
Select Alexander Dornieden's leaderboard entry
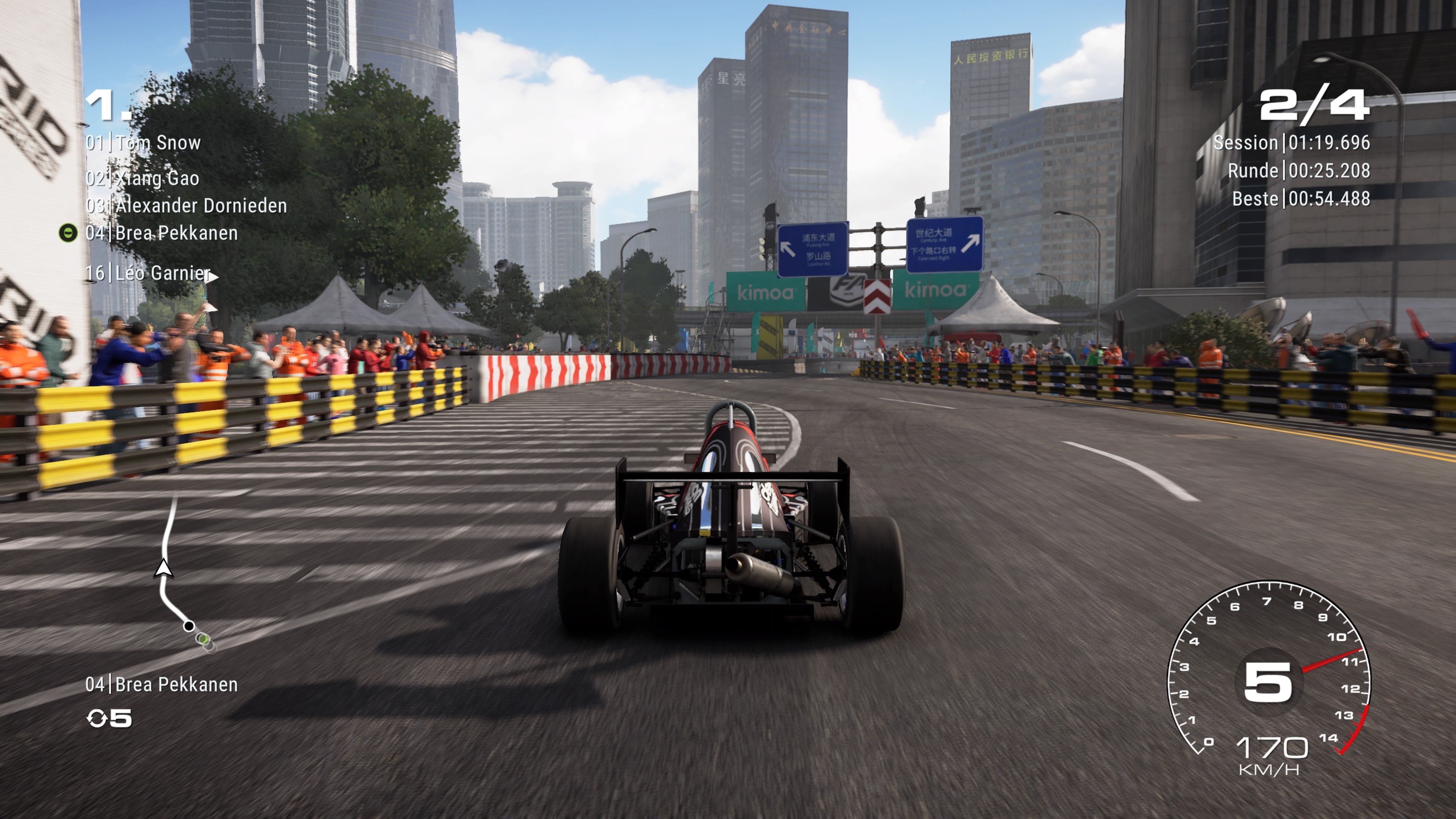[x=186, y=206]
